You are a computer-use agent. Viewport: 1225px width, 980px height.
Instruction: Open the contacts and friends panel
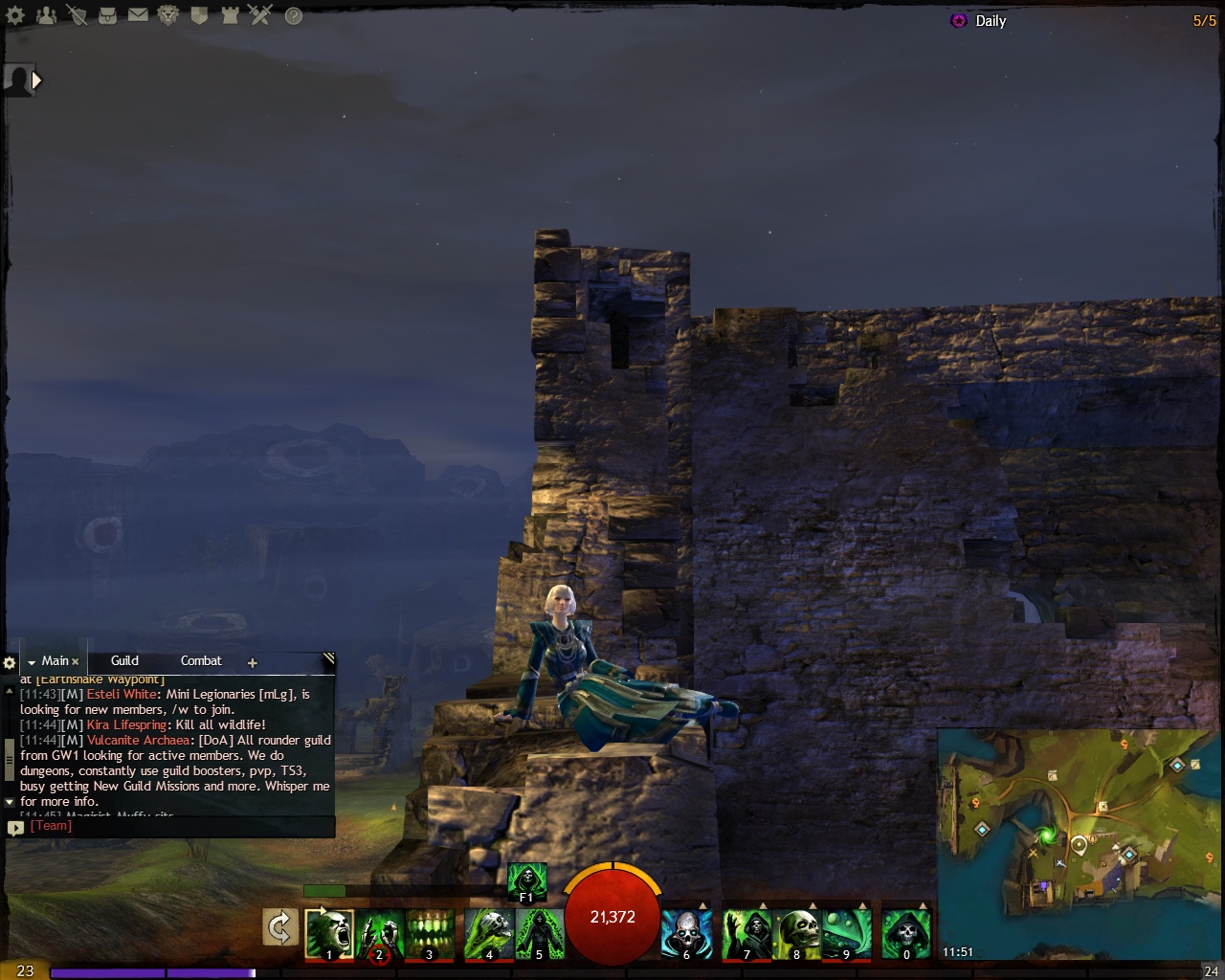coord(46,15)
